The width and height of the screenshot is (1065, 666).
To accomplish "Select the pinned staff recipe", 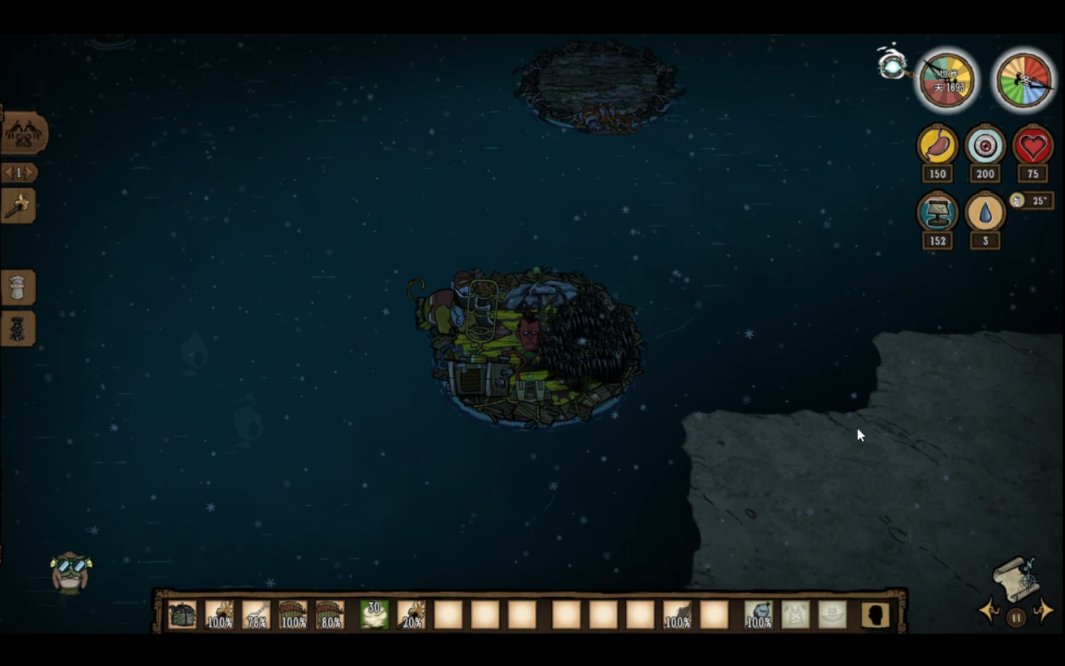I will [18, 206].
